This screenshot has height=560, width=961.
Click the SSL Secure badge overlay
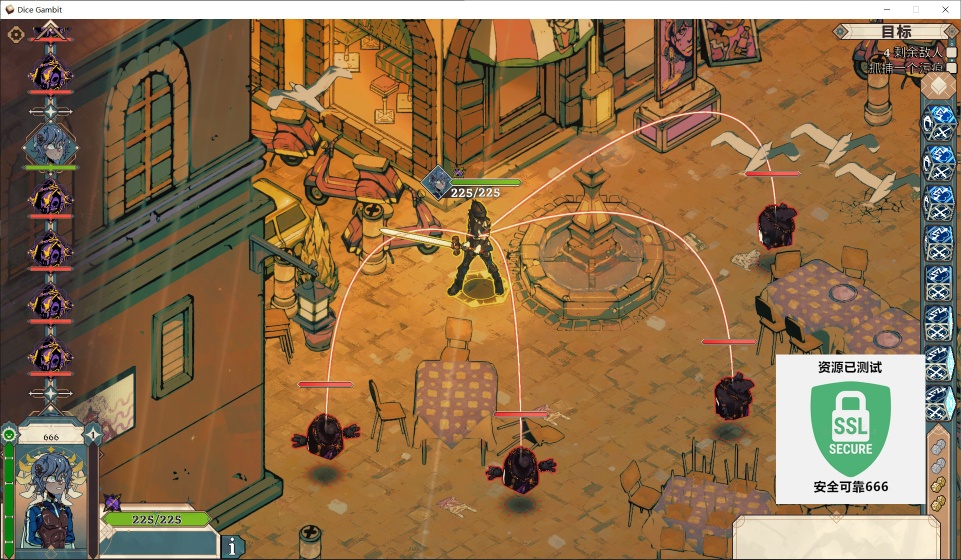[850, 429]
